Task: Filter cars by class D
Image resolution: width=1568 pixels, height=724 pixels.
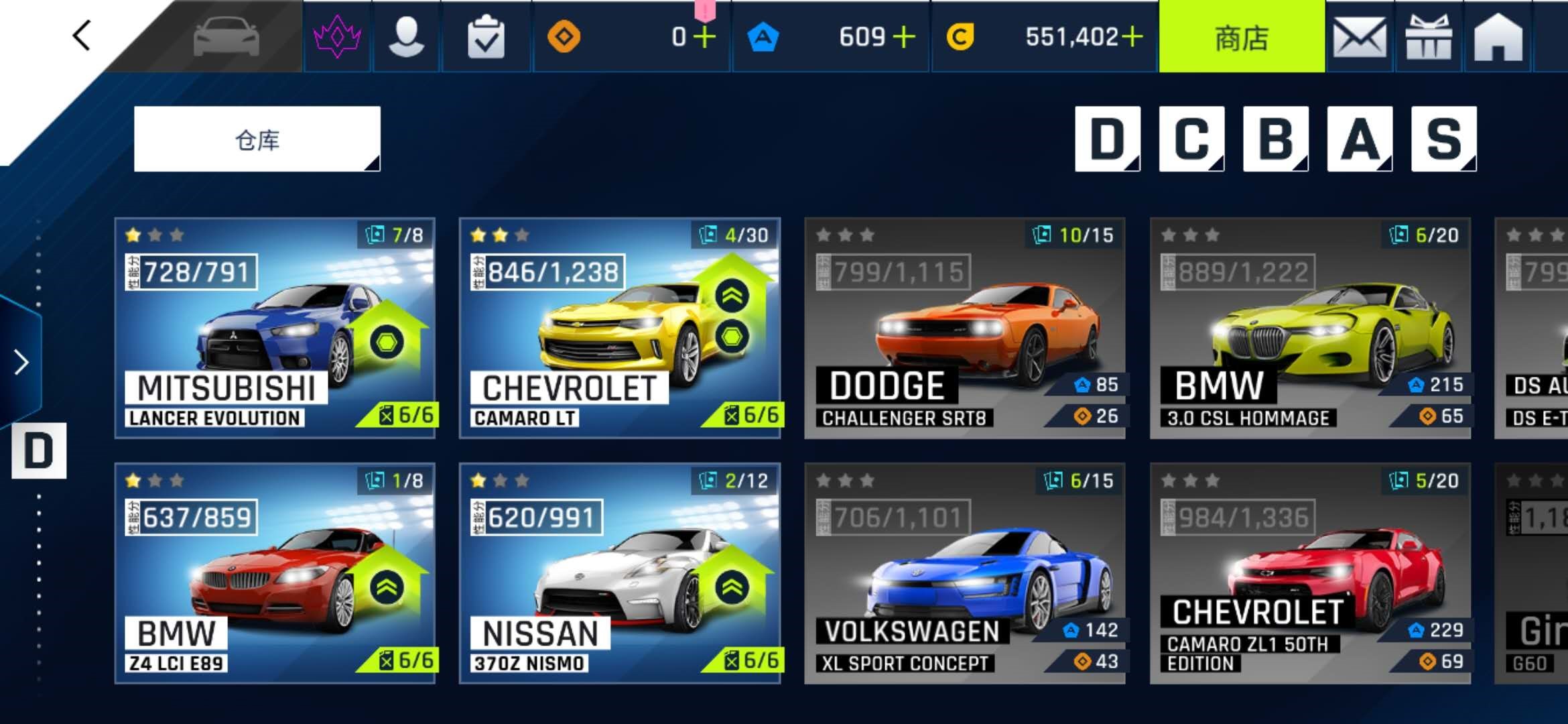Action: pos(1107,139)
